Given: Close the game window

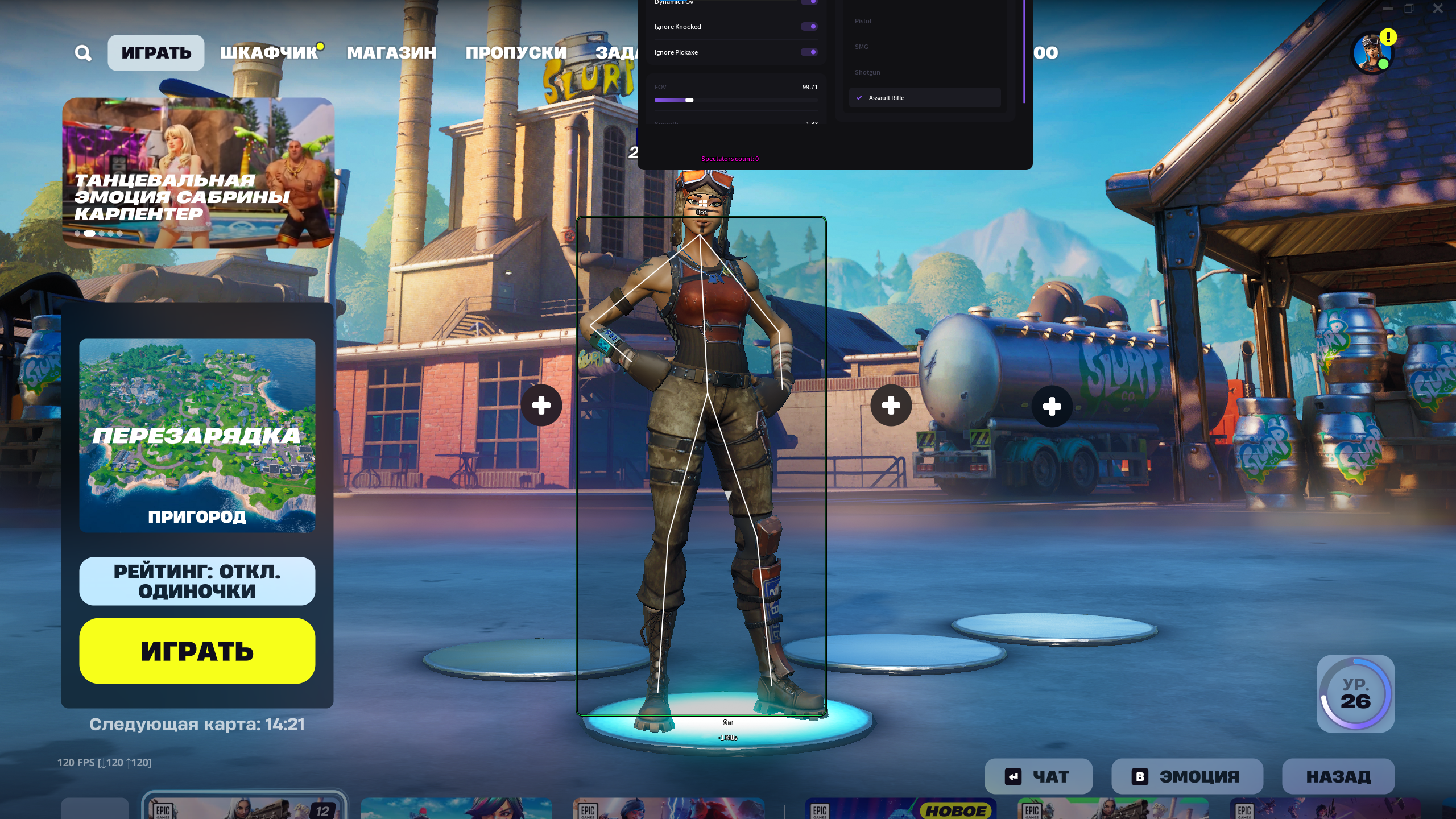Looking at the screenshot, I should coord(1438,9).
